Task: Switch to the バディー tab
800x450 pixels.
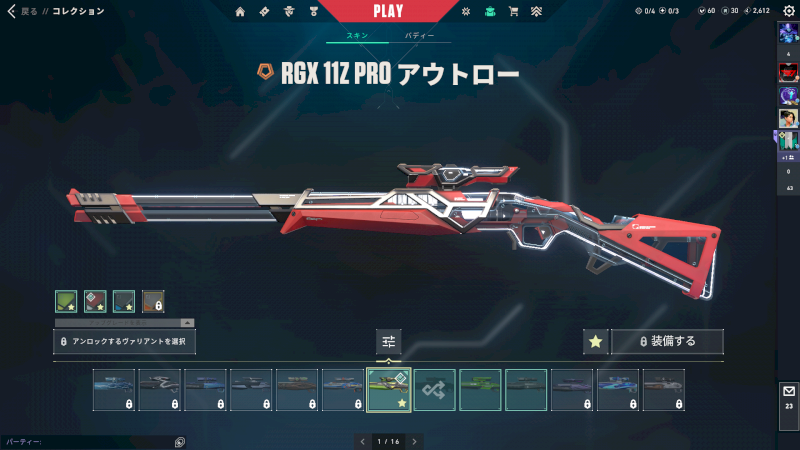Action: click(420, 35)
